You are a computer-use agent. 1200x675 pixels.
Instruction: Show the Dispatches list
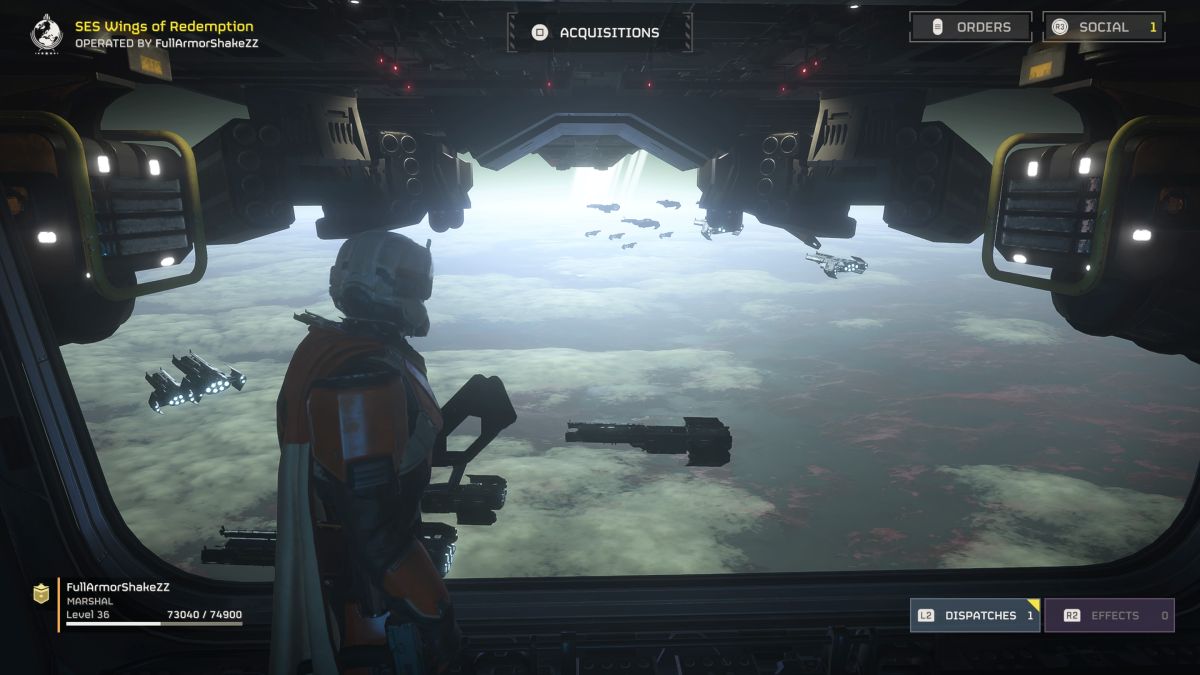973,615
